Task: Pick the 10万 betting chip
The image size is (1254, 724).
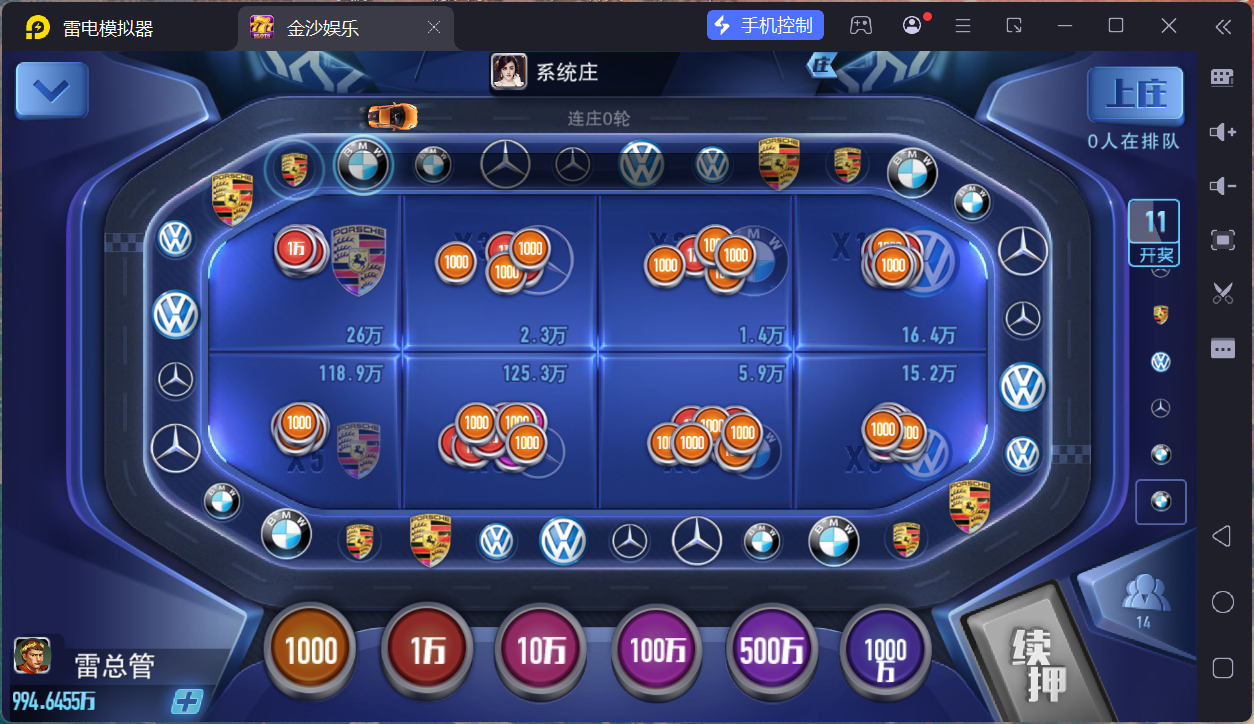Action: 542,652
